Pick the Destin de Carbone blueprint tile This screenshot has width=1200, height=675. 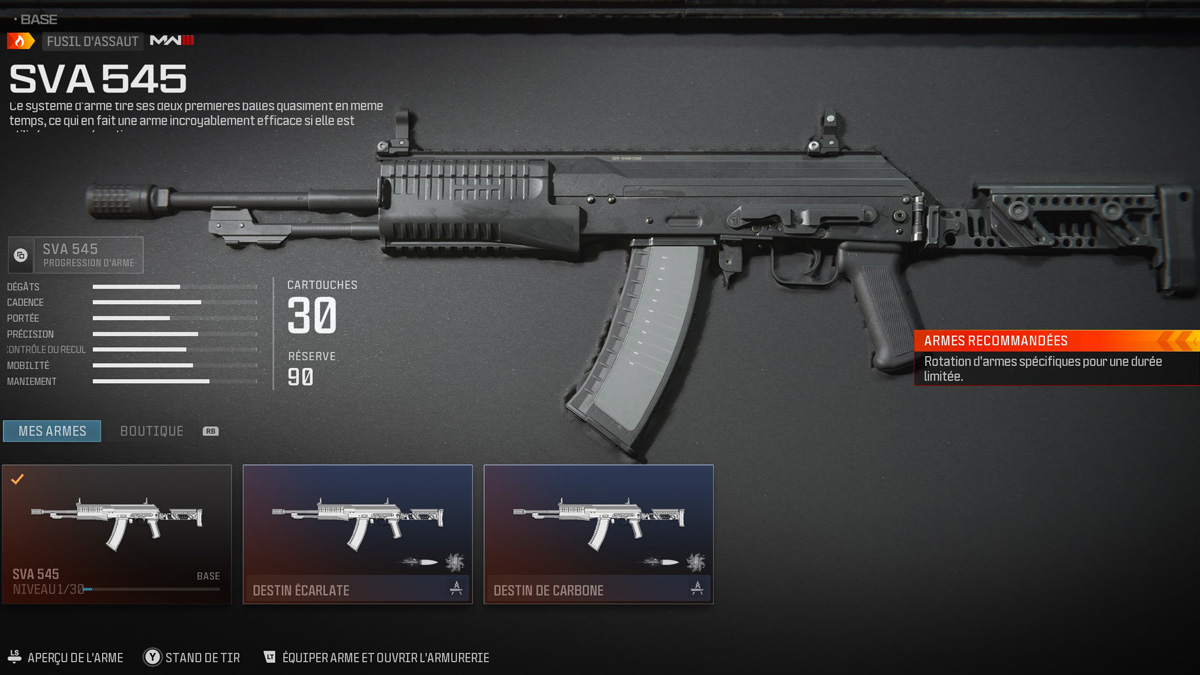click(x=599, y=534)
